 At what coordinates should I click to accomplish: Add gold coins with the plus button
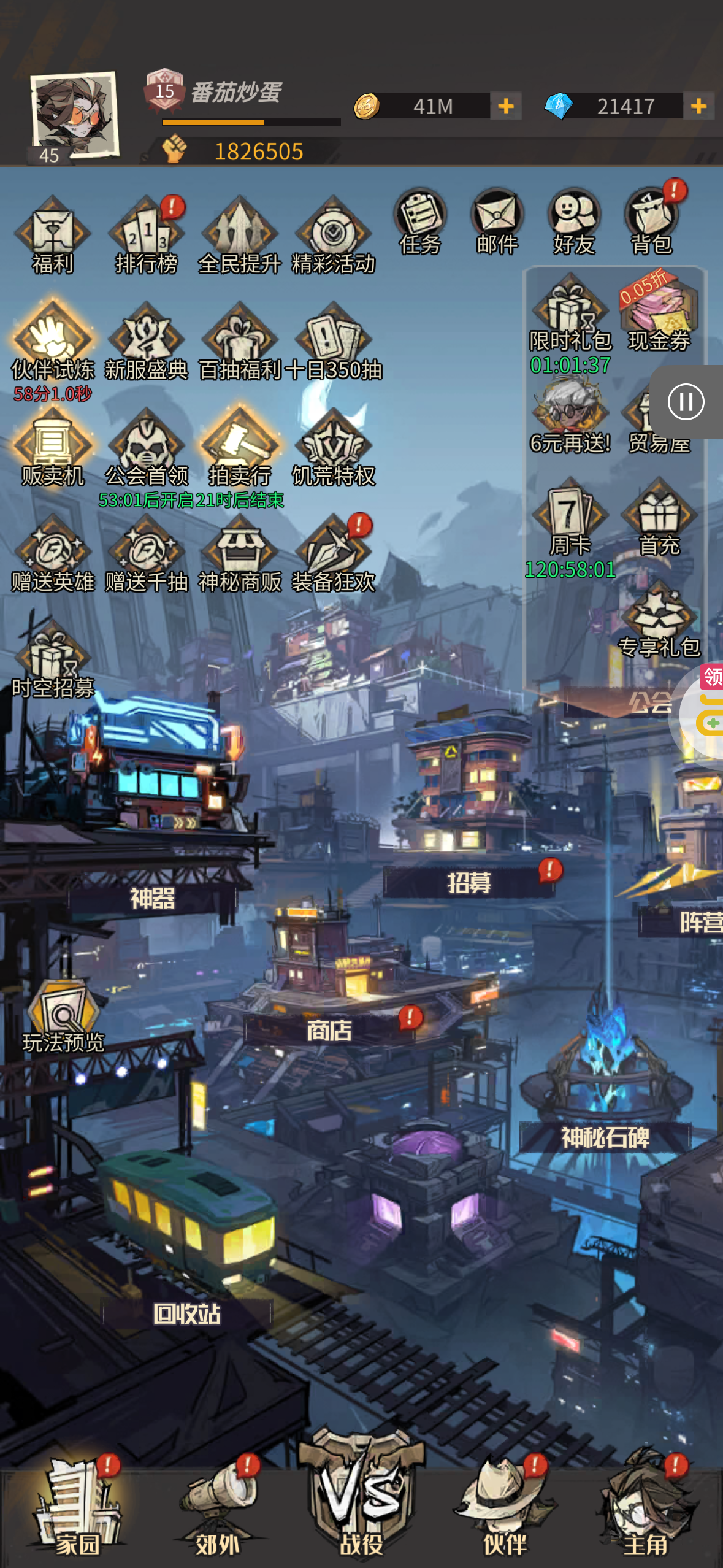[506, 106]
